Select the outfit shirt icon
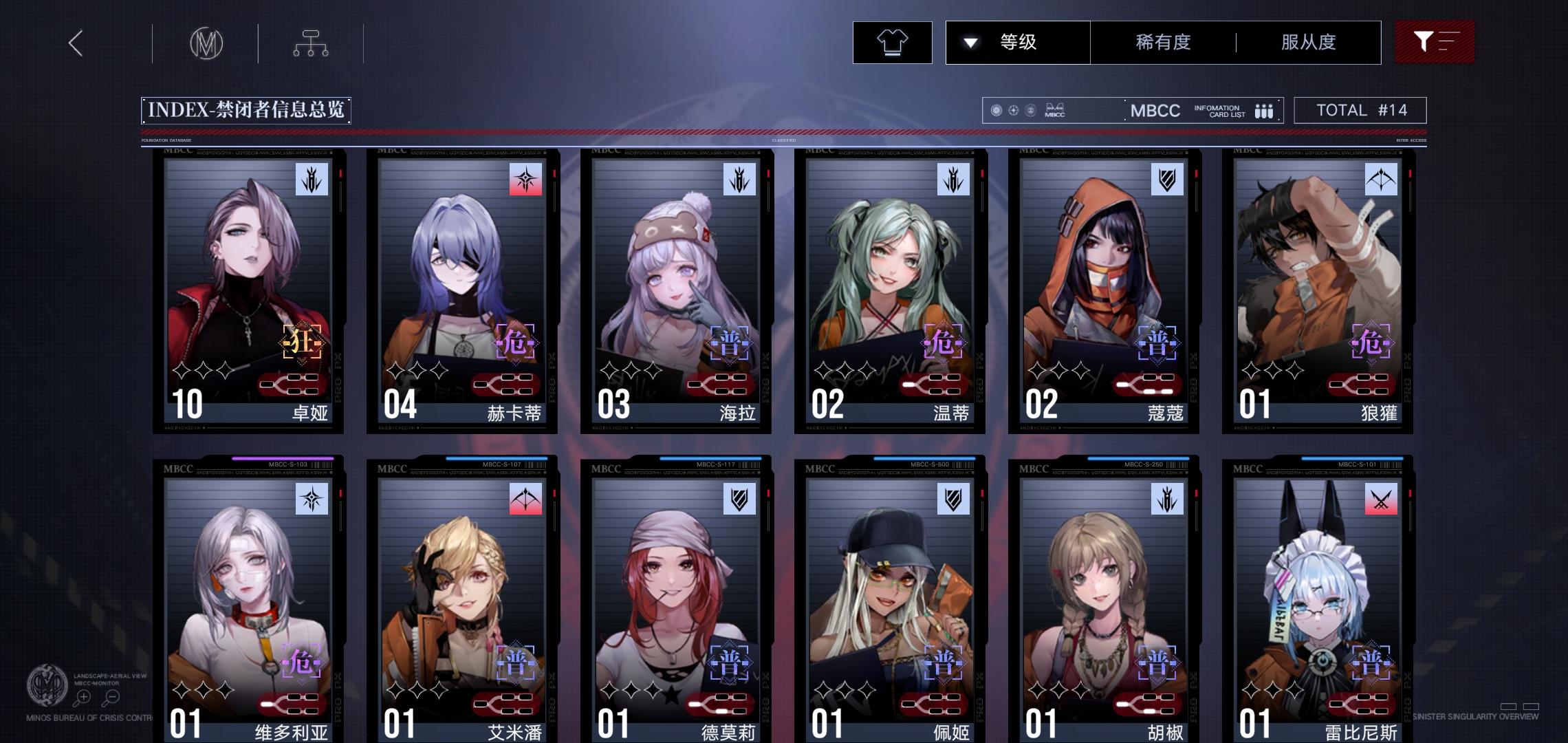 click(892, 42)
